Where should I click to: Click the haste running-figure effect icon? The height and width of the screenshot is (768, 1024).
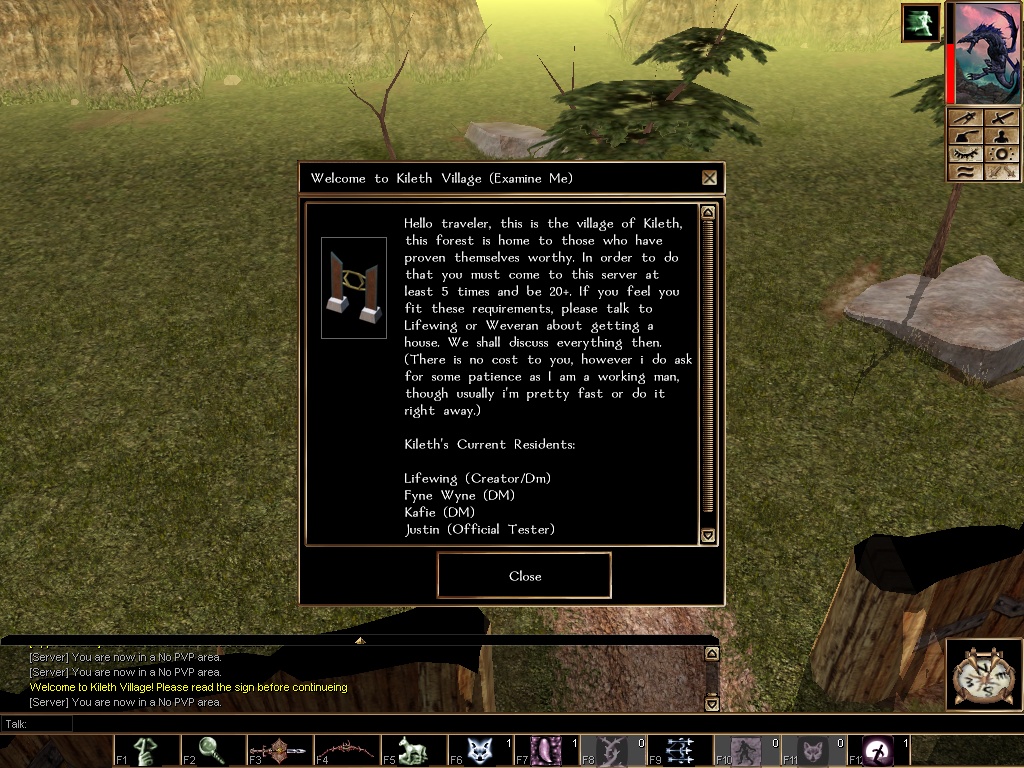[x=920, y=22]
